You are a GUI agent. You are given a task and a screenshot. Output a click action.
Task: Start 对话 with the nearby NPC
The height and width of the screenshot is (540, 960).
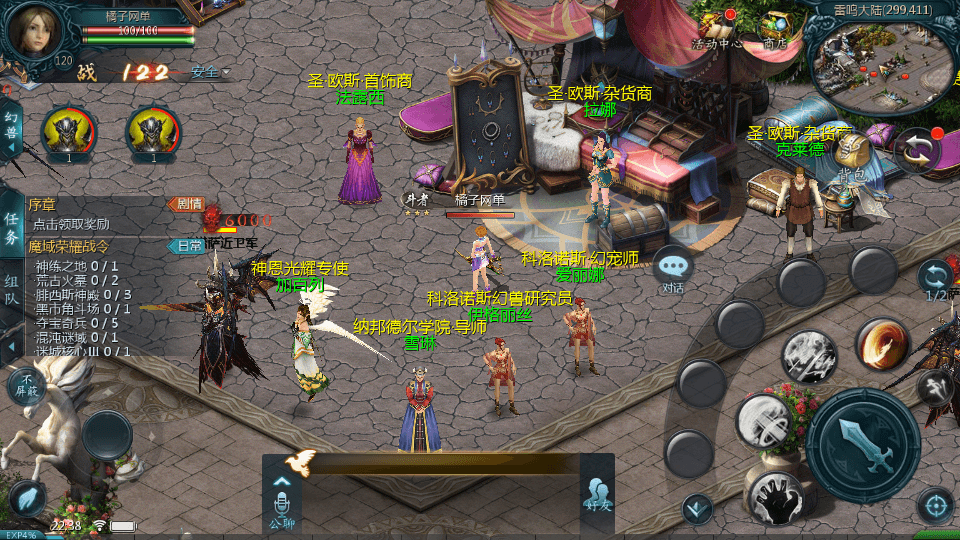673,268
